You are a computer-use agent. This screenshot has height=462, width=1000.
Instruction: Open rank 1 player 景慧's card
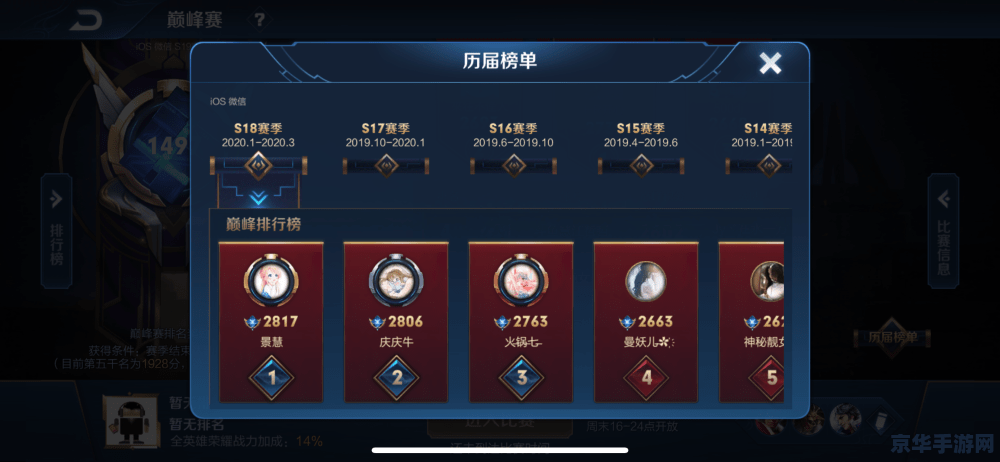click(271, 321)
